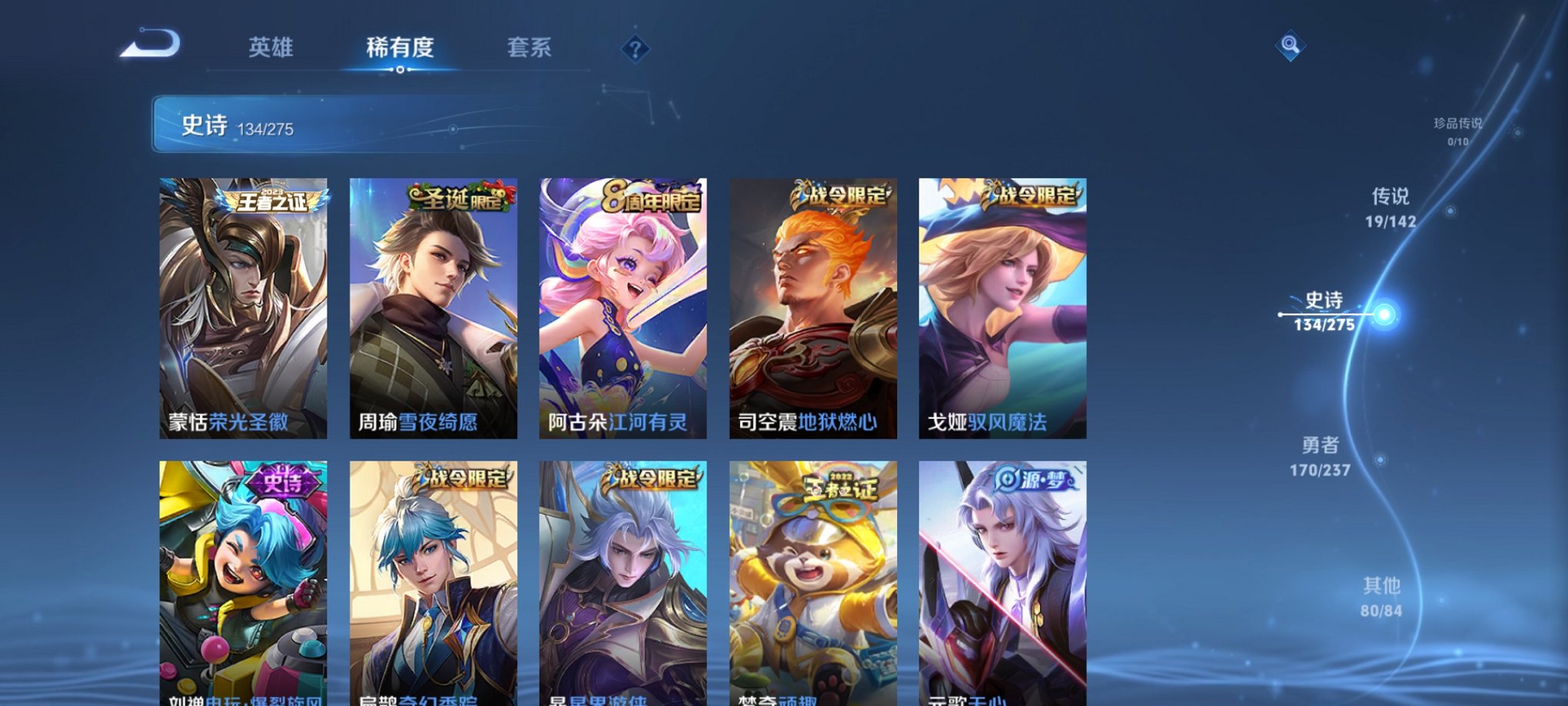
Task: Open the search with the magnifier icon
Action: (x=1291, y=46)
